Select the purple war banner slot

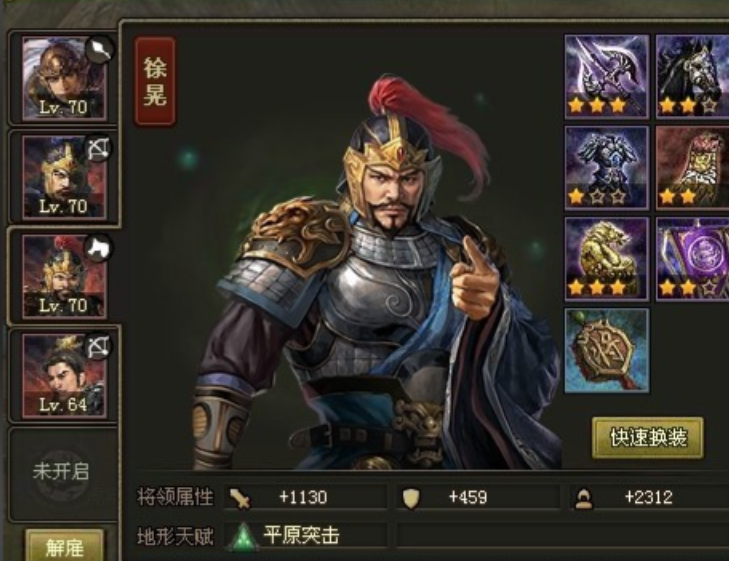[693, 259]
